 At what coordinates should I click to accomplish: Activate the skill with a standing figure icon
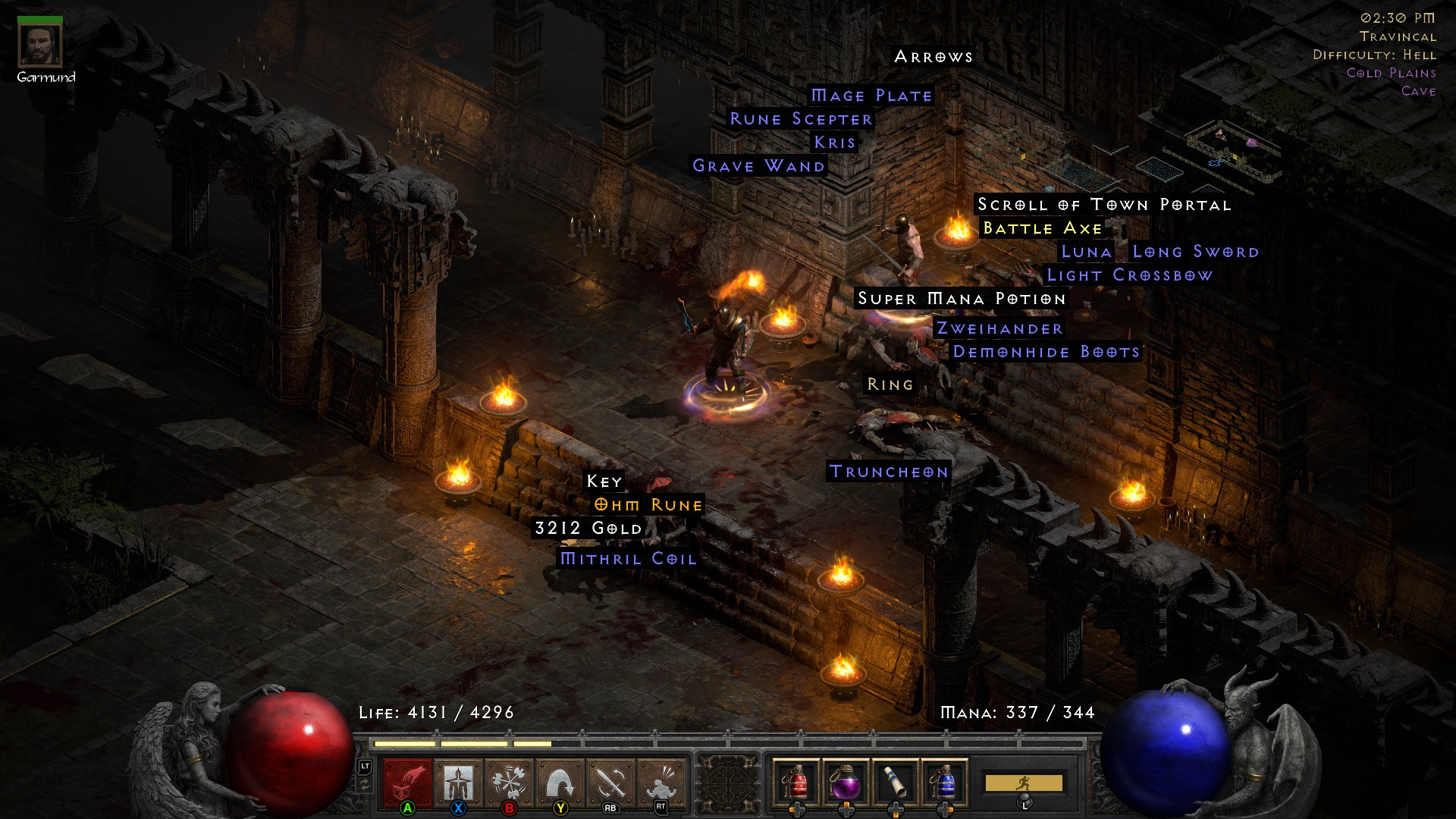458,782
